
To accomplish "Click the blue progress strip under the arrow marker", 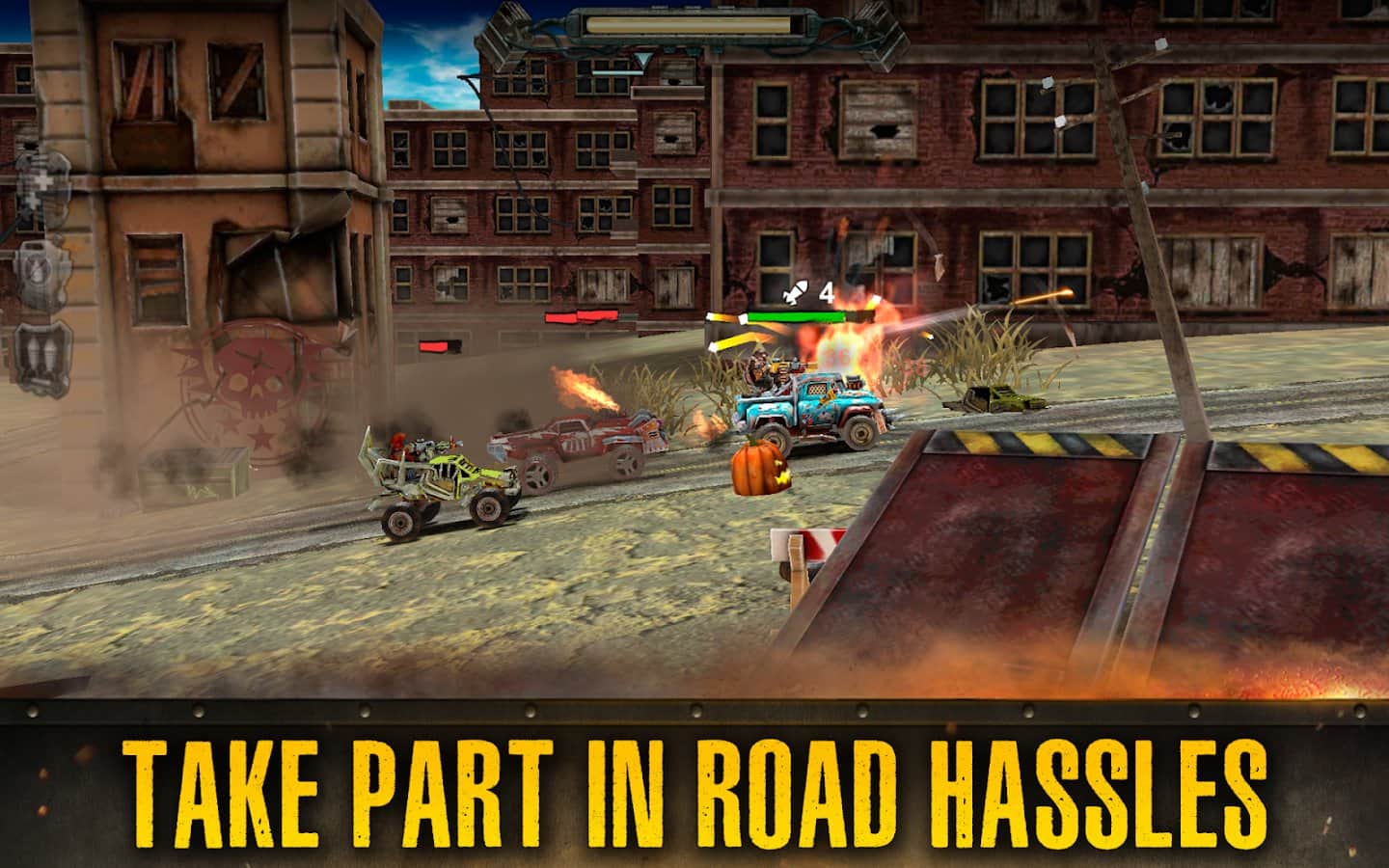I will pos(617,72).
